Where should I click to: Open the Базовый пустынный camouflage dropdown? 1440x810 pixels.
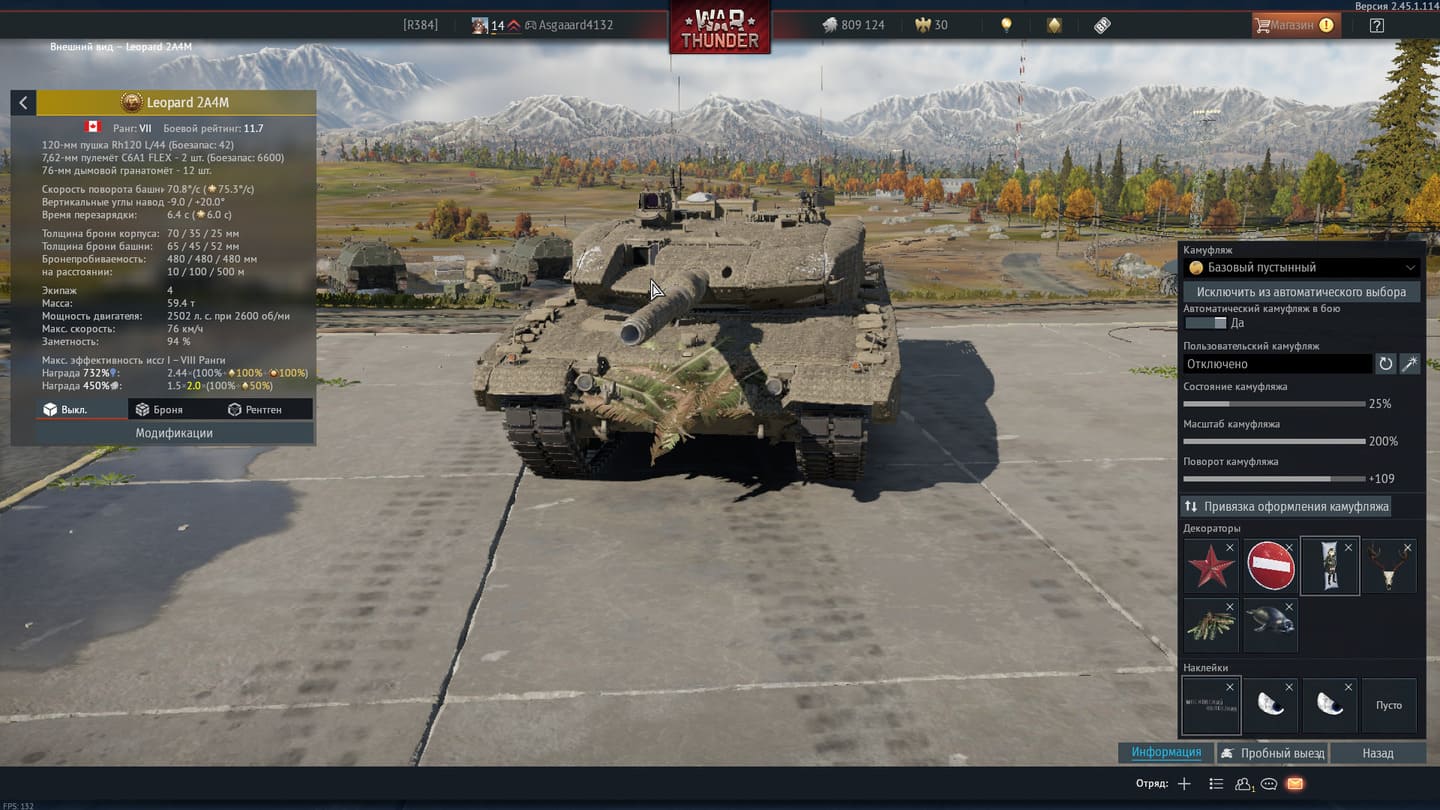1301,268
